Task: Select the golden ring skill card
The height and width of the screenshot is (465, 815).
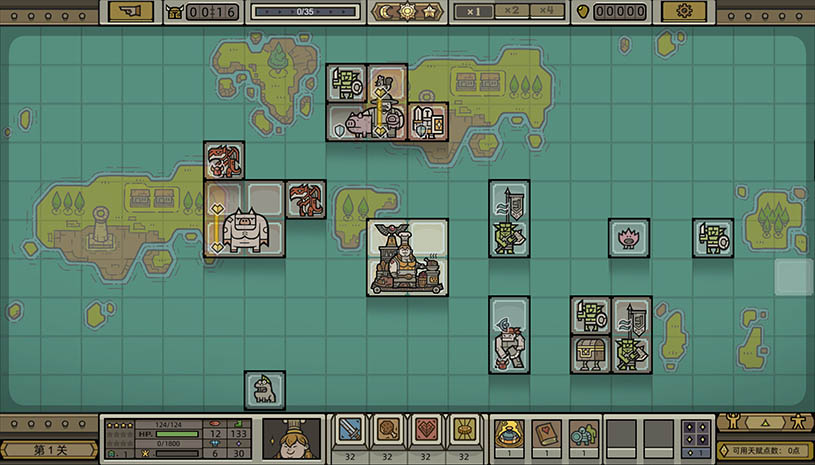Action: [463, 431]
